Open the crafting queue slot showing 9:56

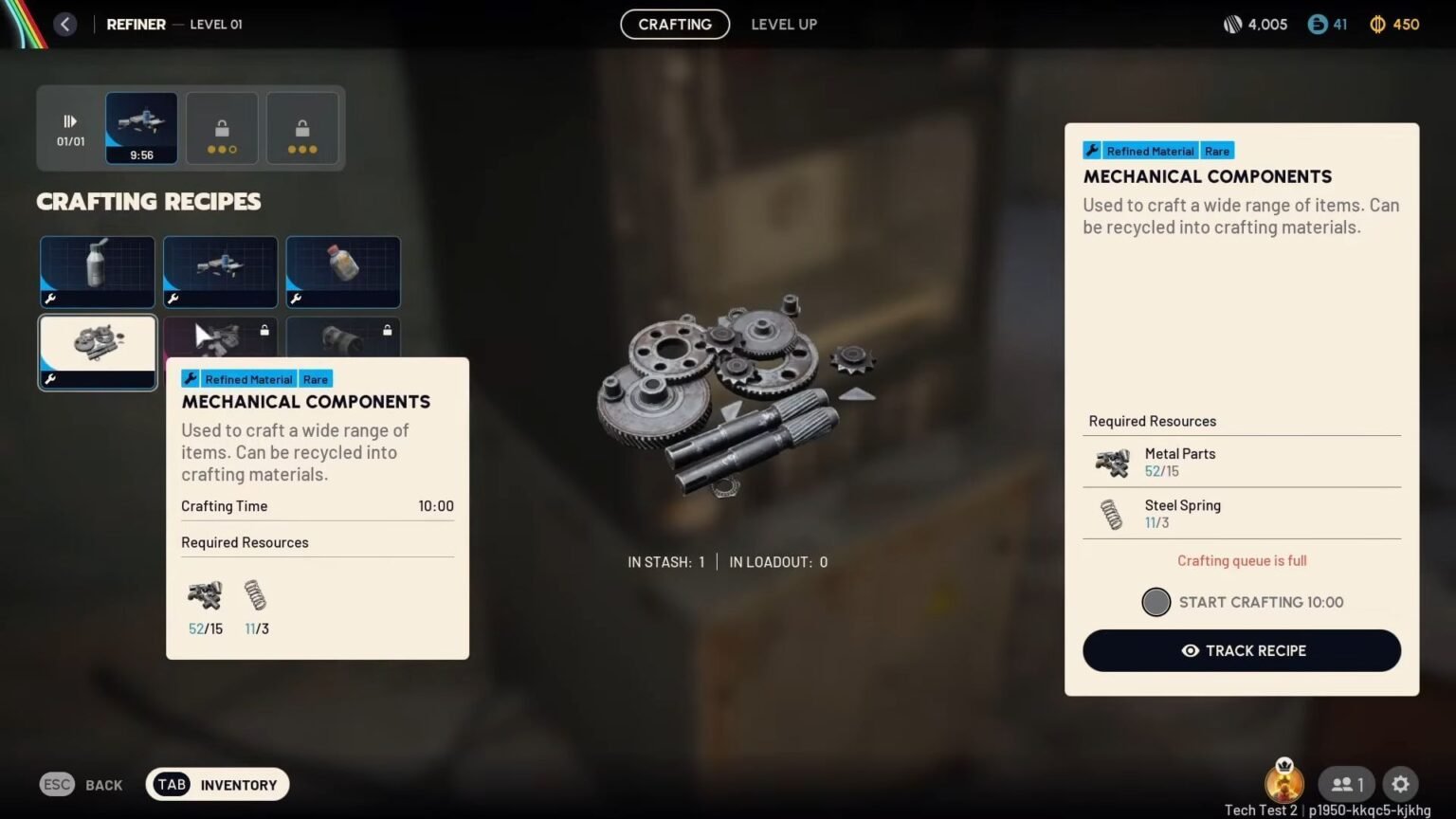140,127
